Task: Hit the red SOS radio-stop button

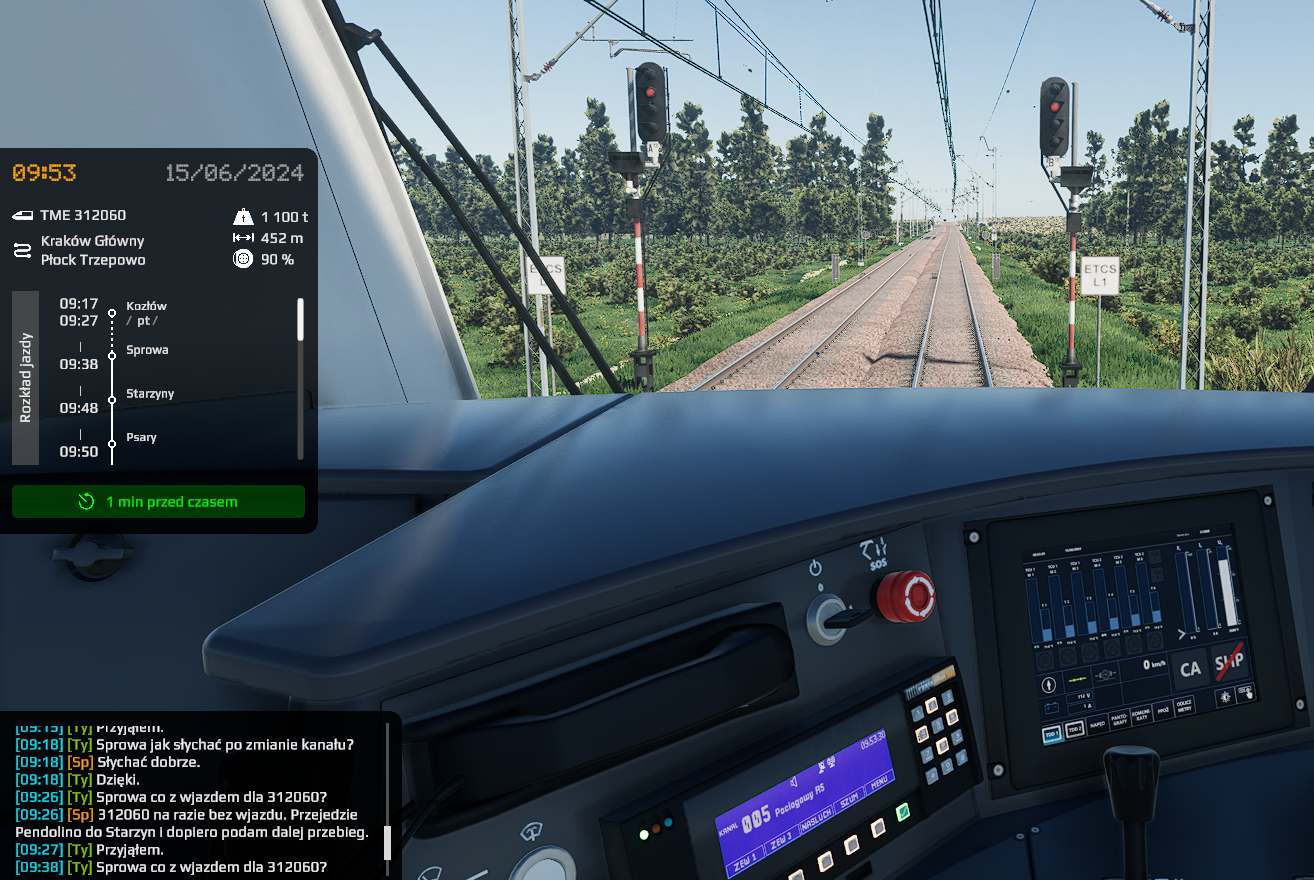Action: [x=905, y=596]
